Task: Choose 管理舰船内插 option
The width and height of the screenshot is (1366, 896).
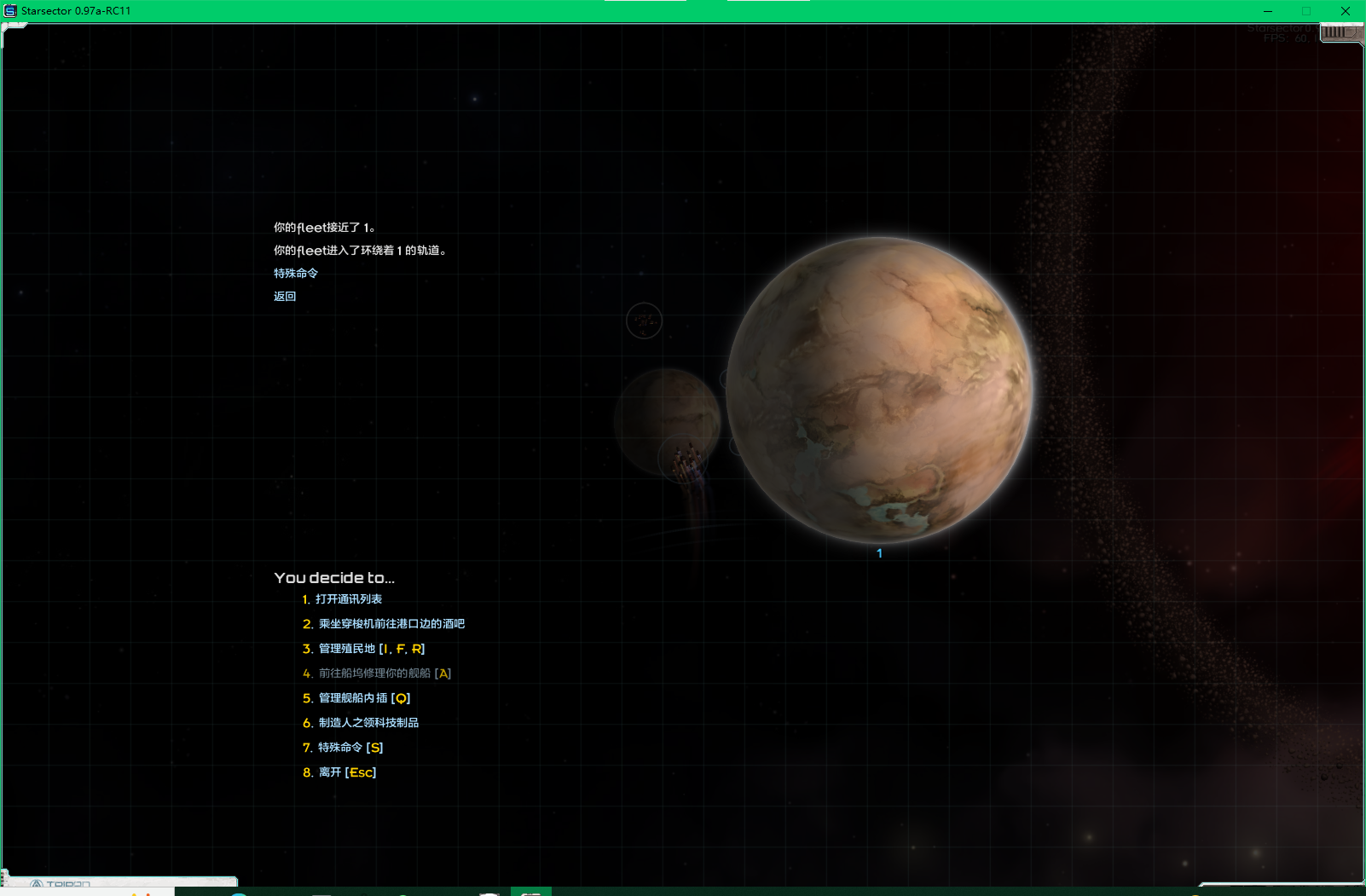Action: pos(363,698)
